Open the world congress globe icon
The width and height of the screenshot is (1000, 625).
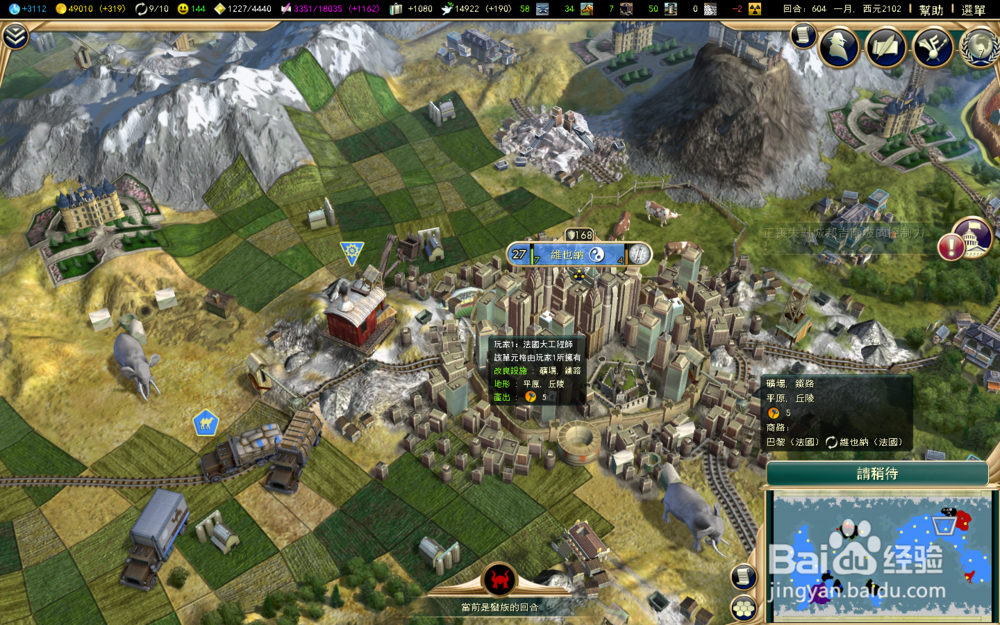point(978,46)
